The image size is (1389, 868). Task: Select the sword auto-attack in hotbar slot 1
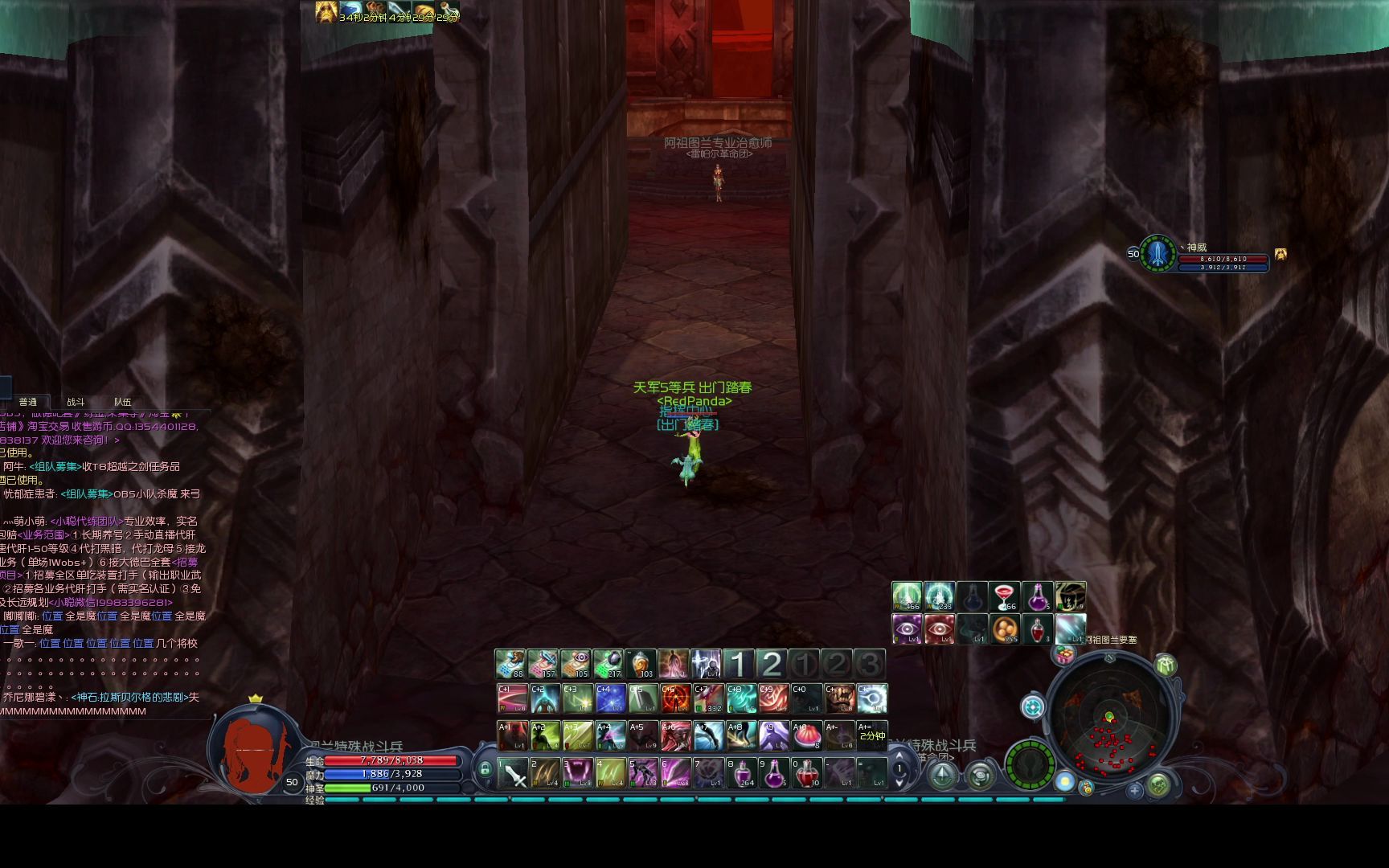(513, 773)
